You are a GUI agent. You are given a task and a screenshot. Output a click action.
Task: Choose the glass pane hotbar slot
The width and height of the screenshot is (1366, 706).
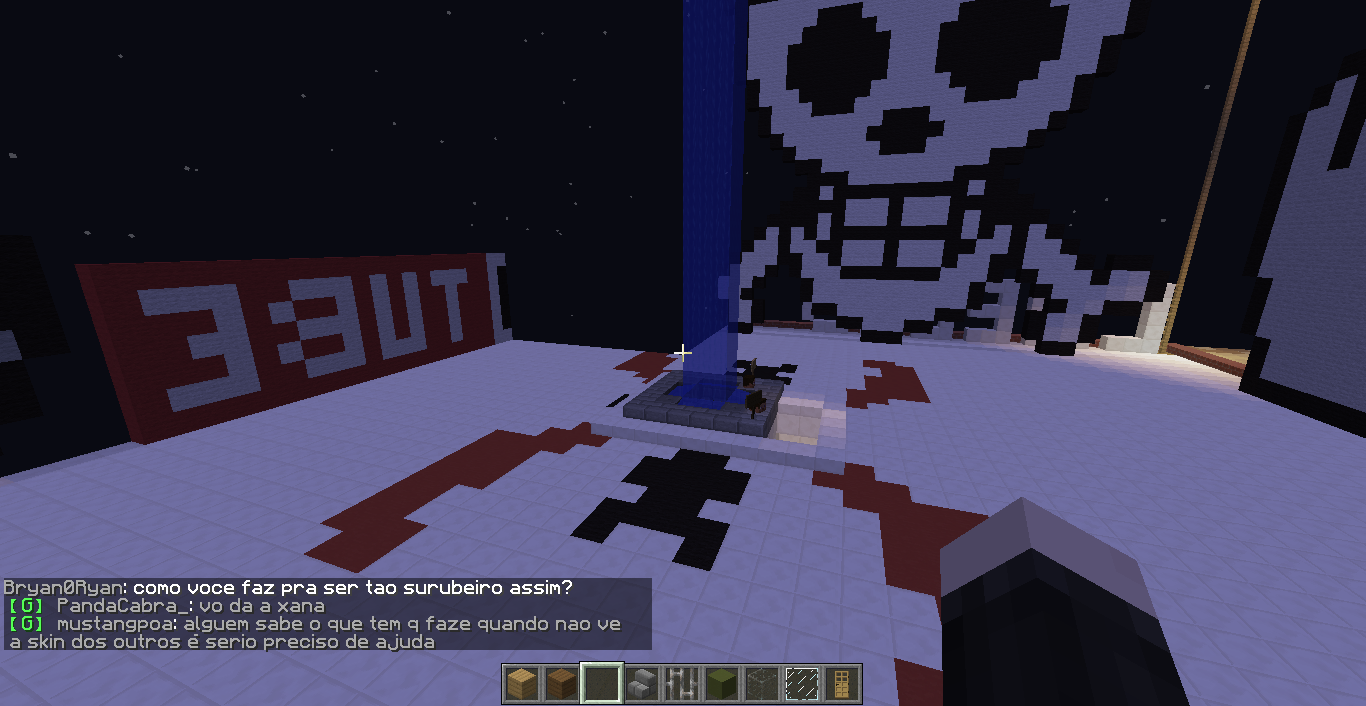tap(802, 684)
